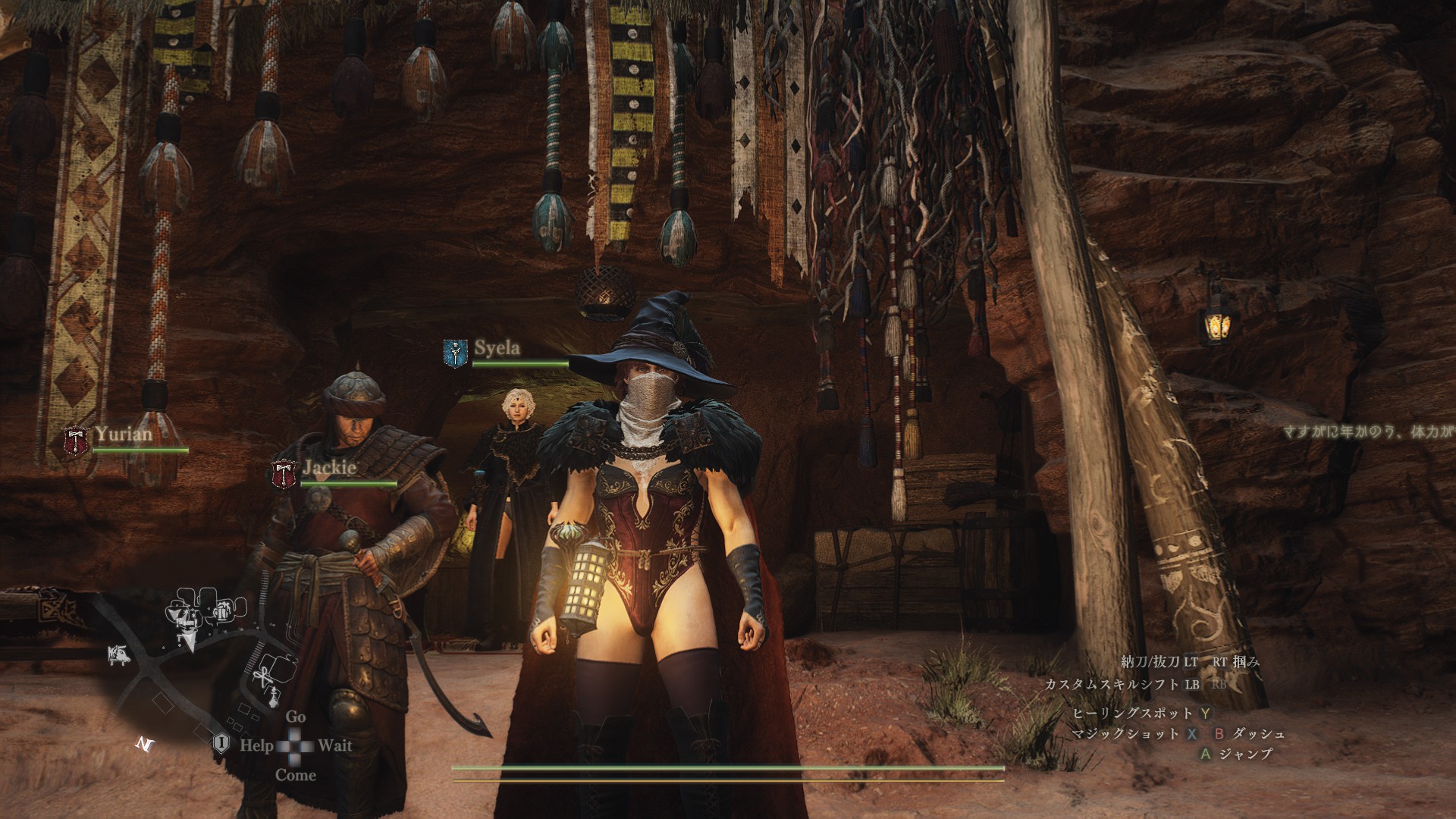Click Jackie's red vocation crest
The image size is (1456, 819).
click(x=284, y=474)
